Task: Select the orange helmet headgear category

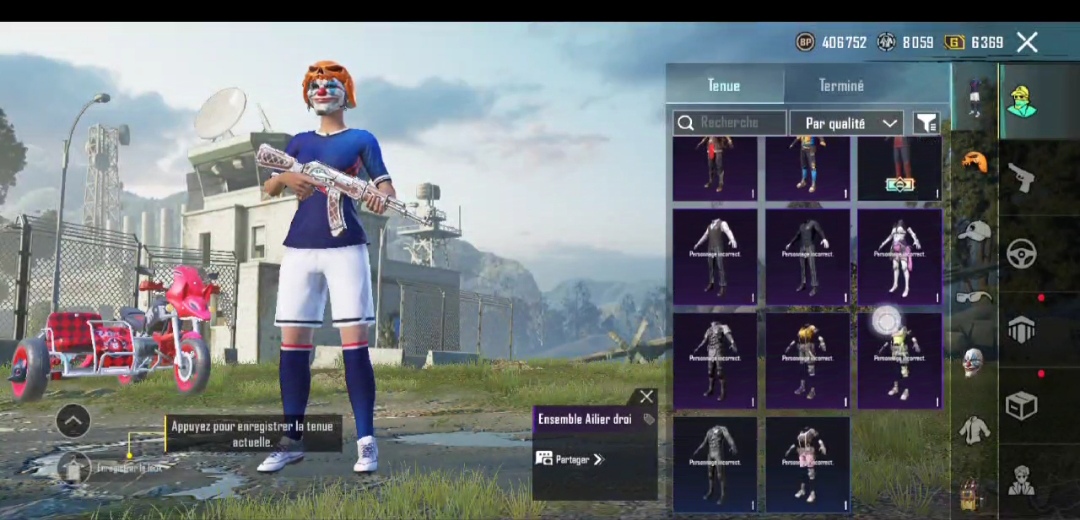Action: 974,161
